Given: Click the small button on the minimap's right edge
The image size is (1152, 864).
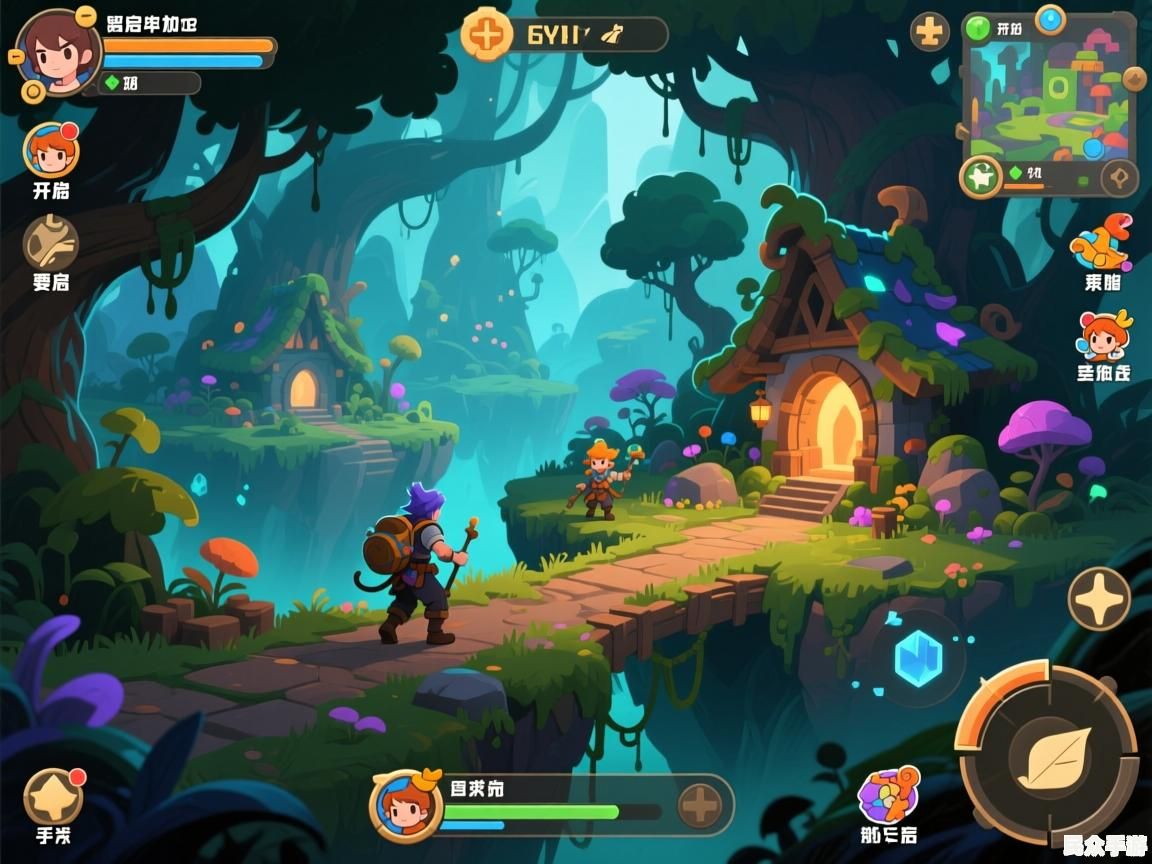Looking at the screenshot, I should pyautogui.click(x=1134, y=79).
